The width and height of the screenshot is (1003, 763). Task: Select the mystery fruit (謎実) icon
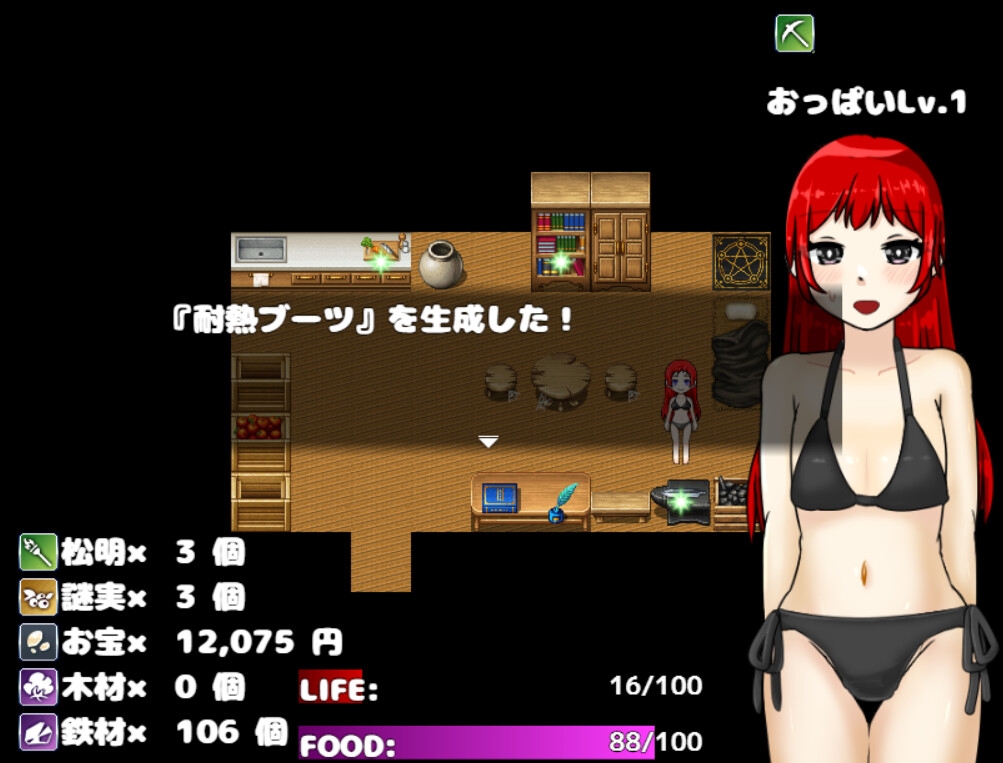pyautogui.click(x=37, y=597)
